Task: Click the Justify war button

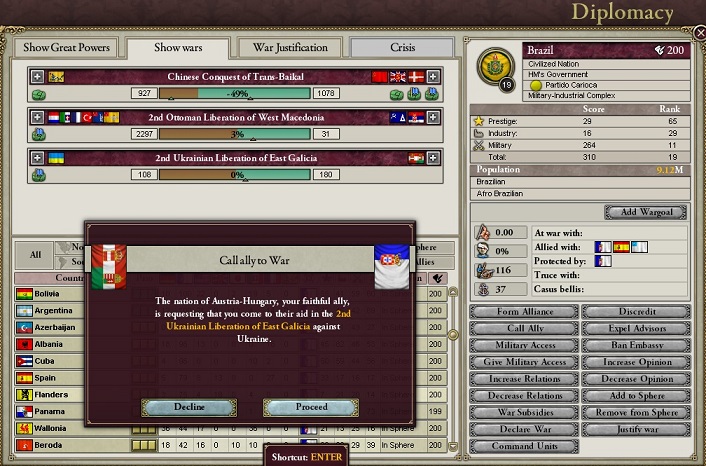Action: (636, 429)
